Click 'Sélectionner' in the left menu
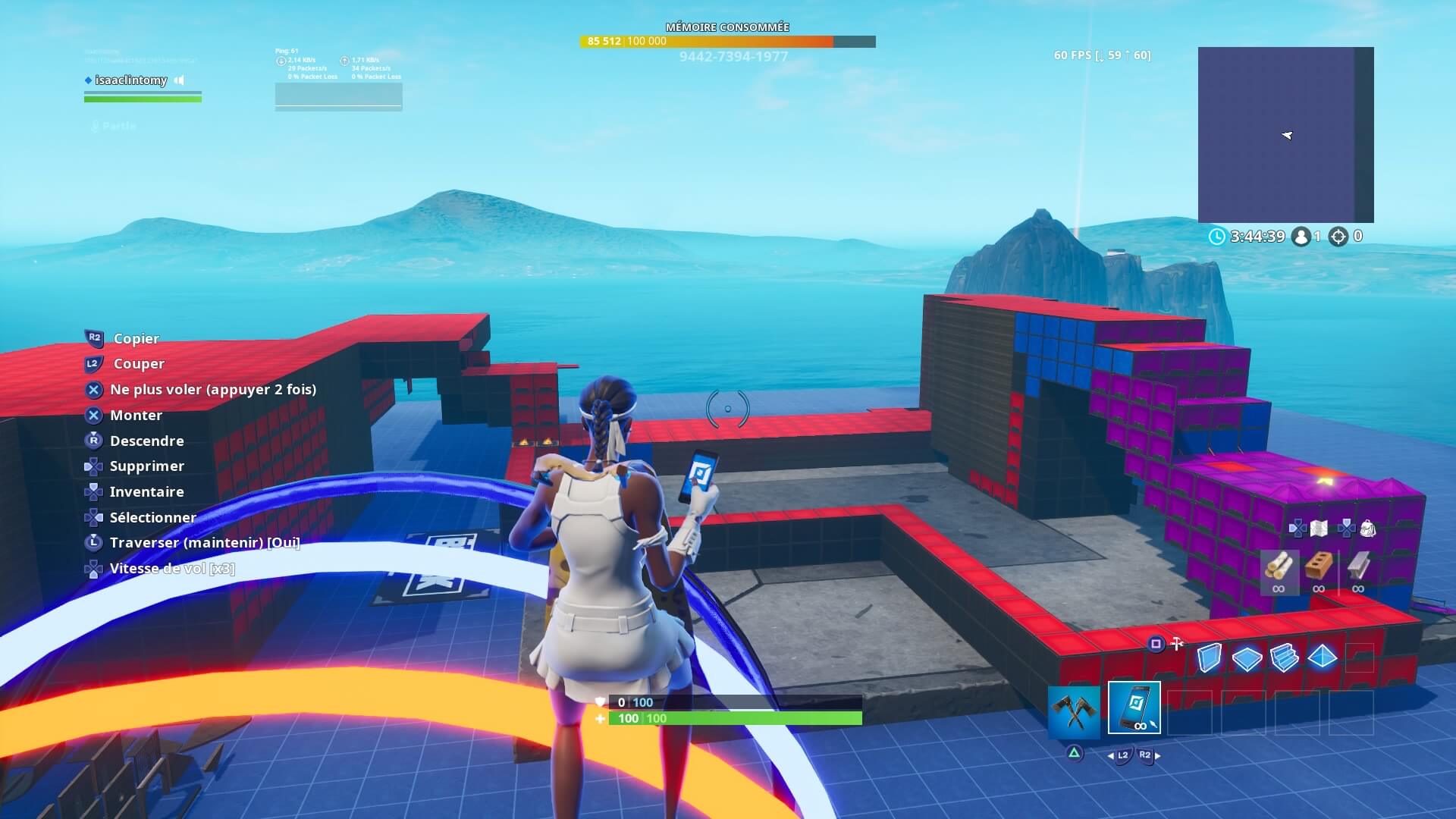The image size is (1456, 819). point(152,517)
